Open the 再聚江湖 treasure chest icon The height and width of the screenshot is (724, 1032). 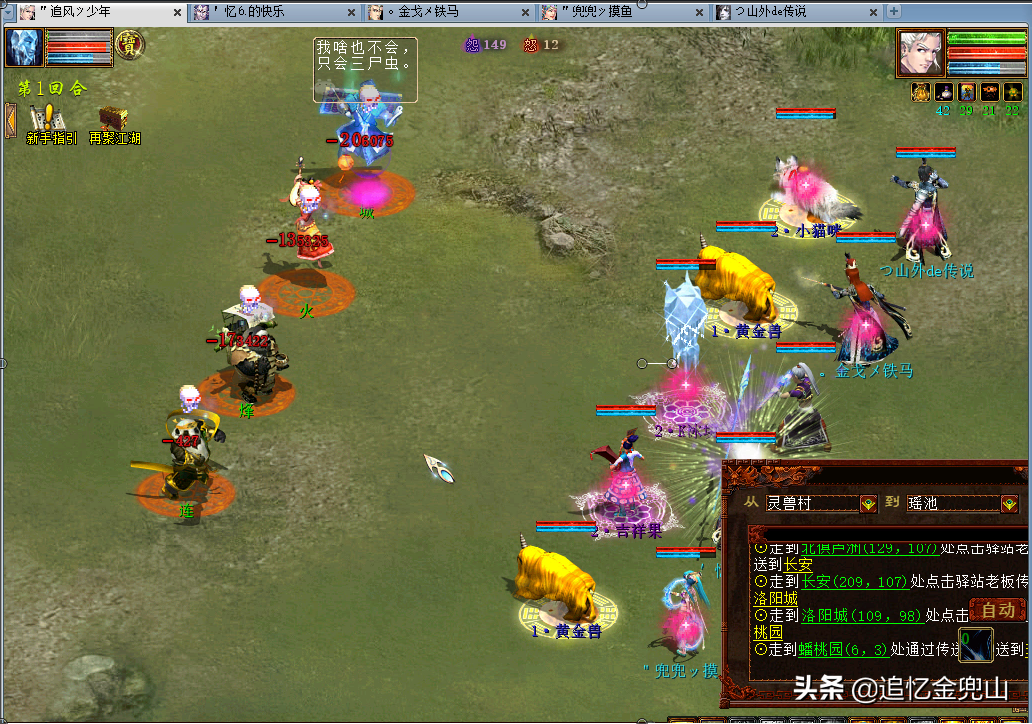112,122
